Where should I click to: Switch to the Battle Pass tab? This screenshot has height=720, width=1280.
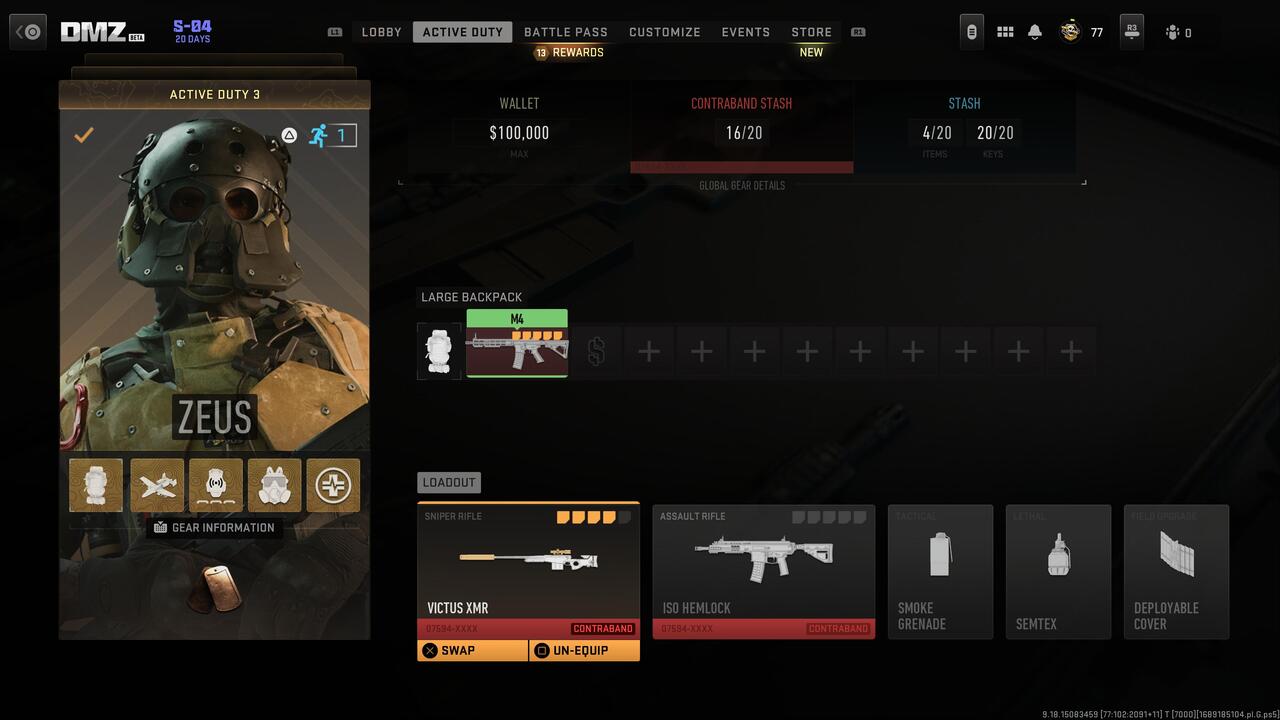coord(566,31)
